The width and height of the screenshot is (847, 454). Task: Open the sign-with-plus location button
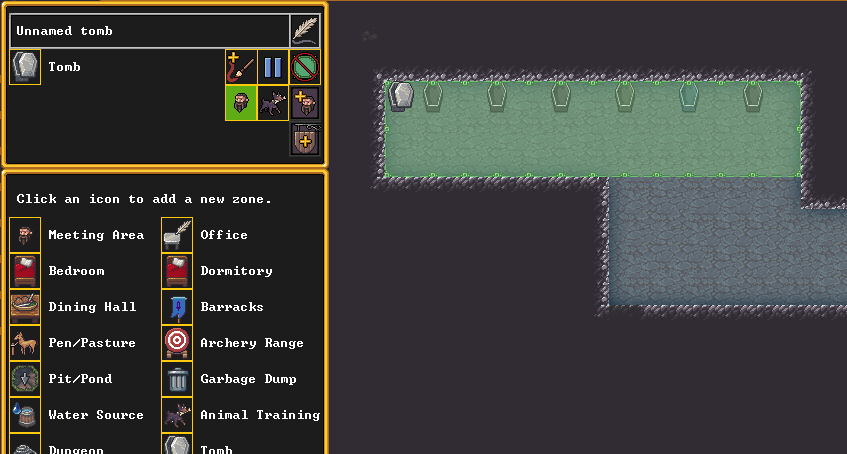(x=305, y=139)
